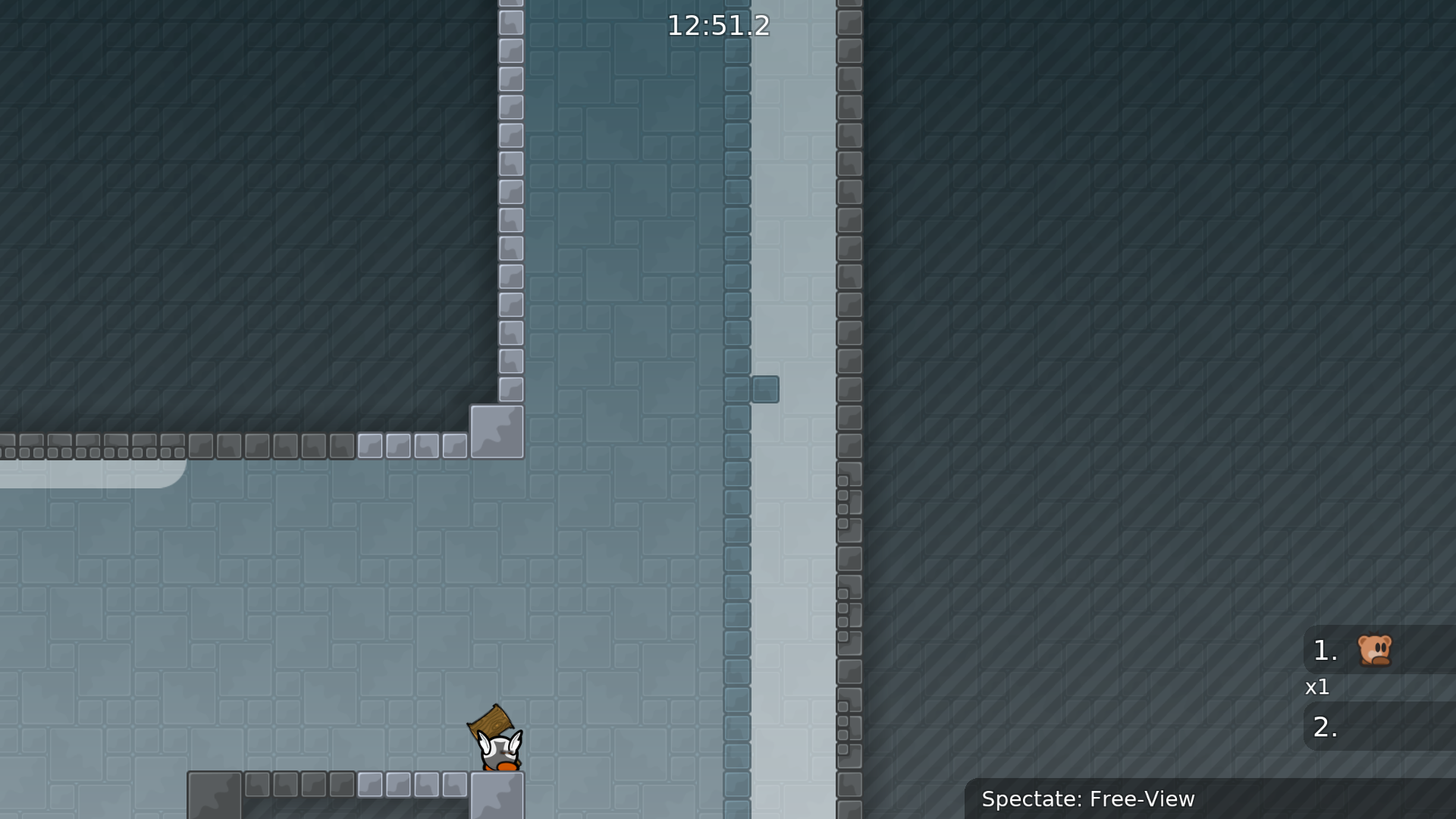Toggle spectating the second-place player

[x=1380, y=726]
